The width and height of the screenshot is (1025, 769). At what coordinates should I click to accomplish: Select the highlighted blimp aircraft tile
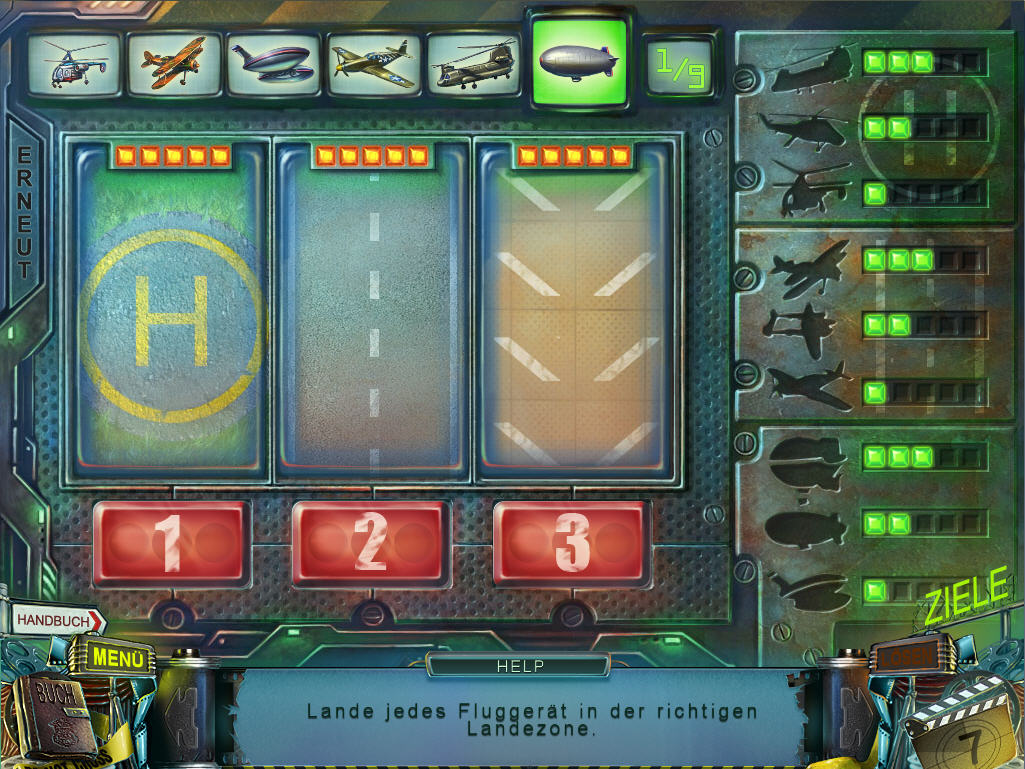[x=579, y=62]
